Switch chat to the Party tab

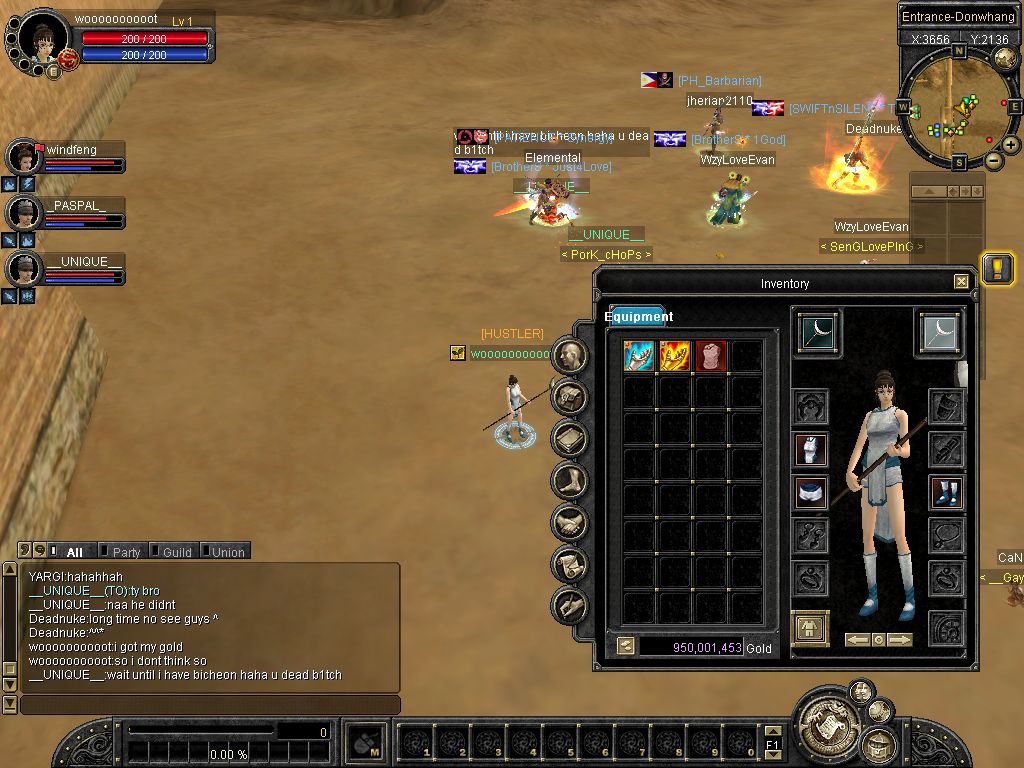126,552
